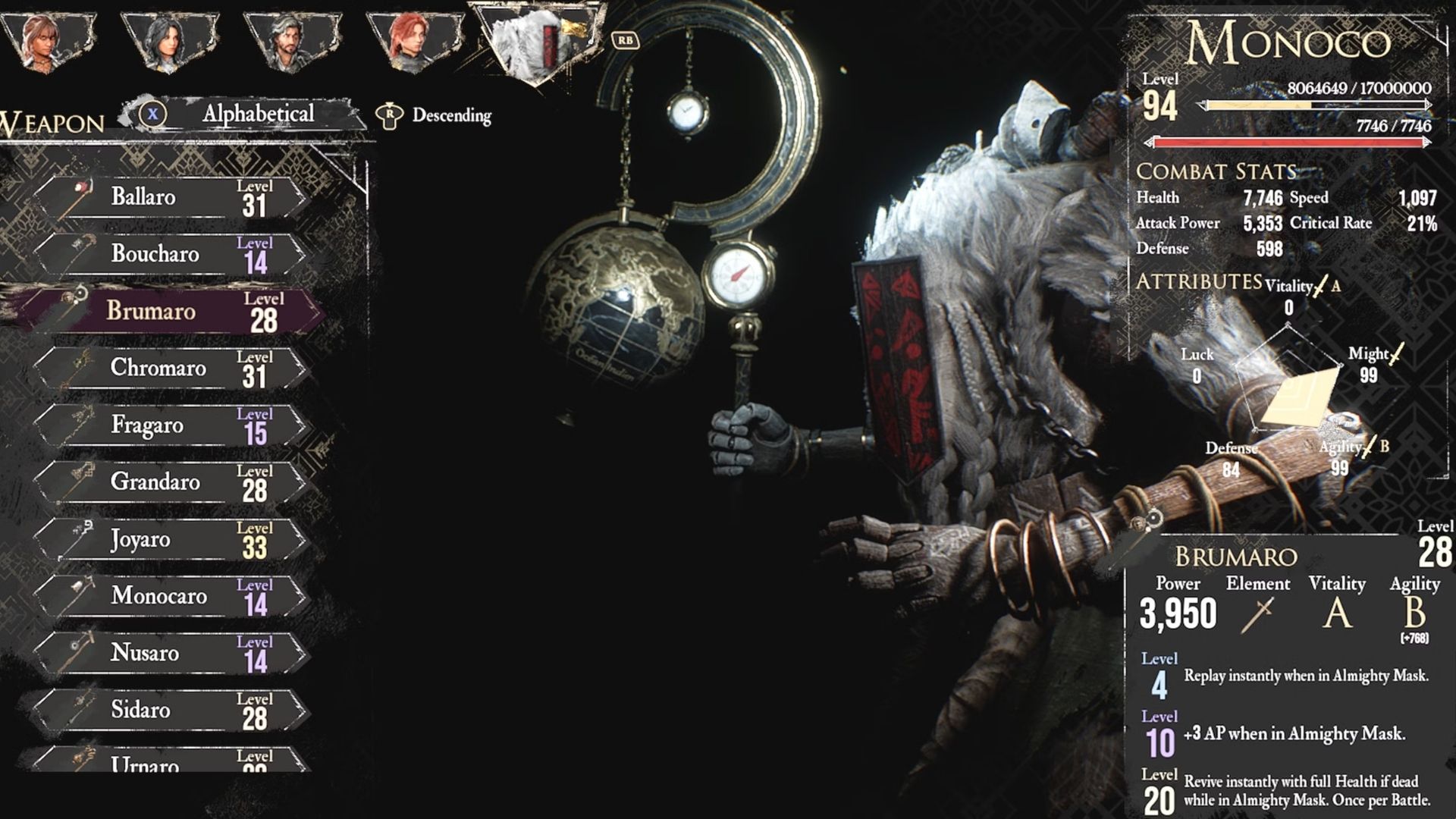Screen dimensions: 1456x819
Task: Select the Sidaro weapon entry
Action: pyautogui.click(x=171, y=710)
